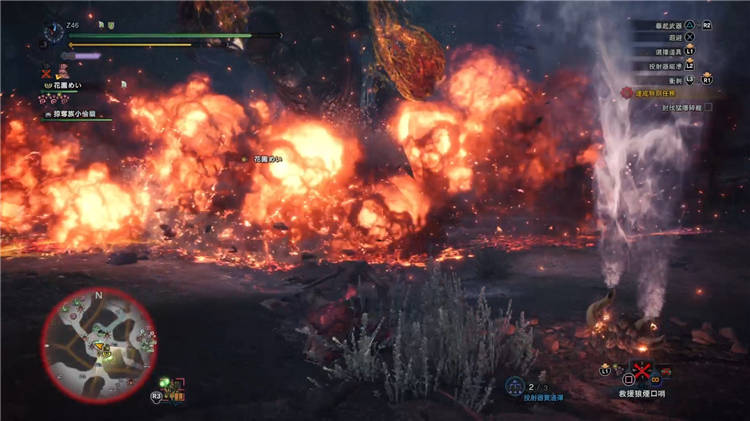Click the slinger ammo icon
This screenshot has height=421, width=750.
(x=514, y=386)
